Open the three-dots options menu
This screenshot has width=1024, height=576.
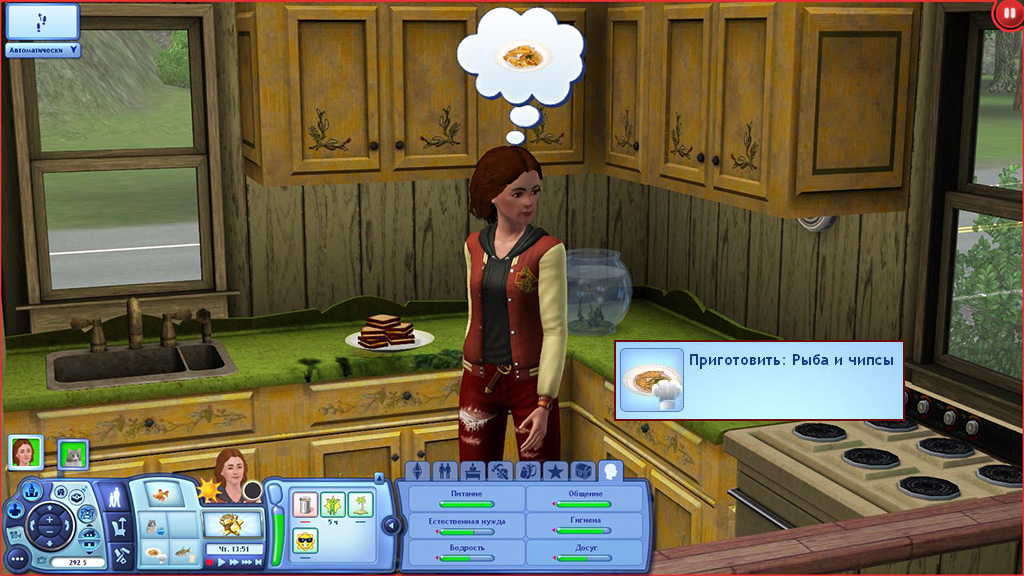pos(17,558)
